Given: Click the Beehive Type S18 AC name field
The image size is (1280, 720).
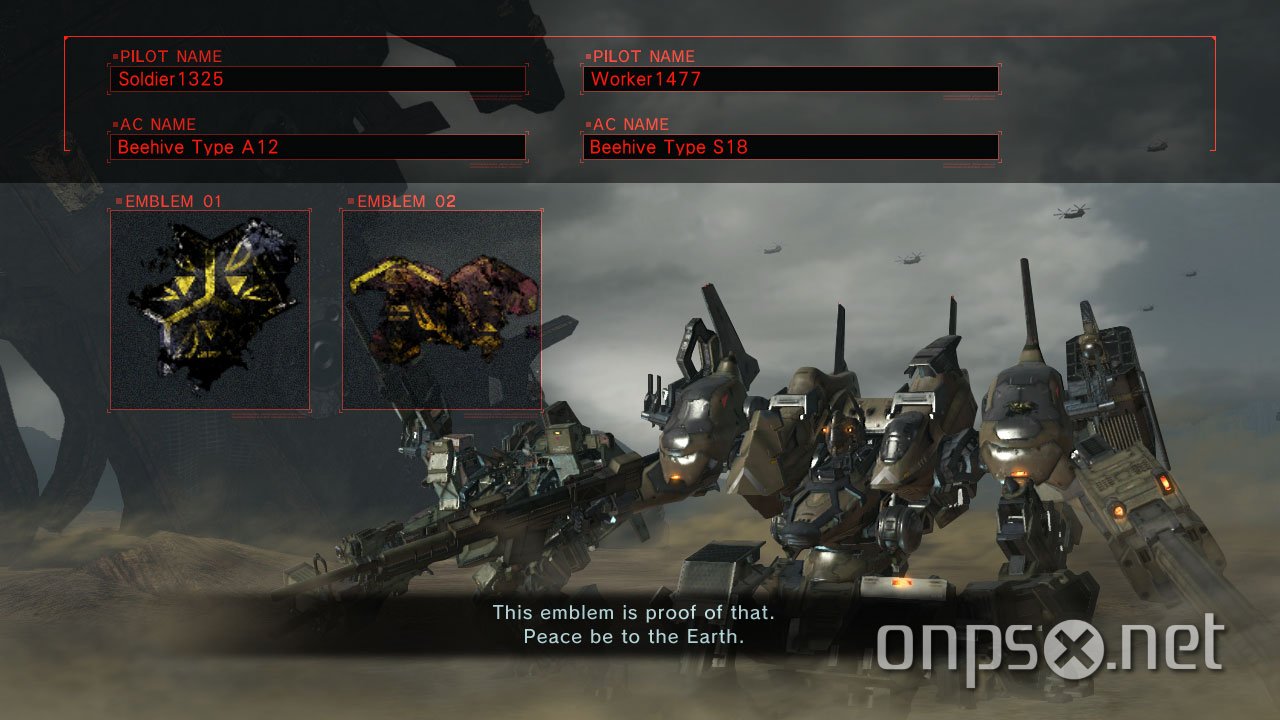Looking at the screenshot, I should click(790, 147).
